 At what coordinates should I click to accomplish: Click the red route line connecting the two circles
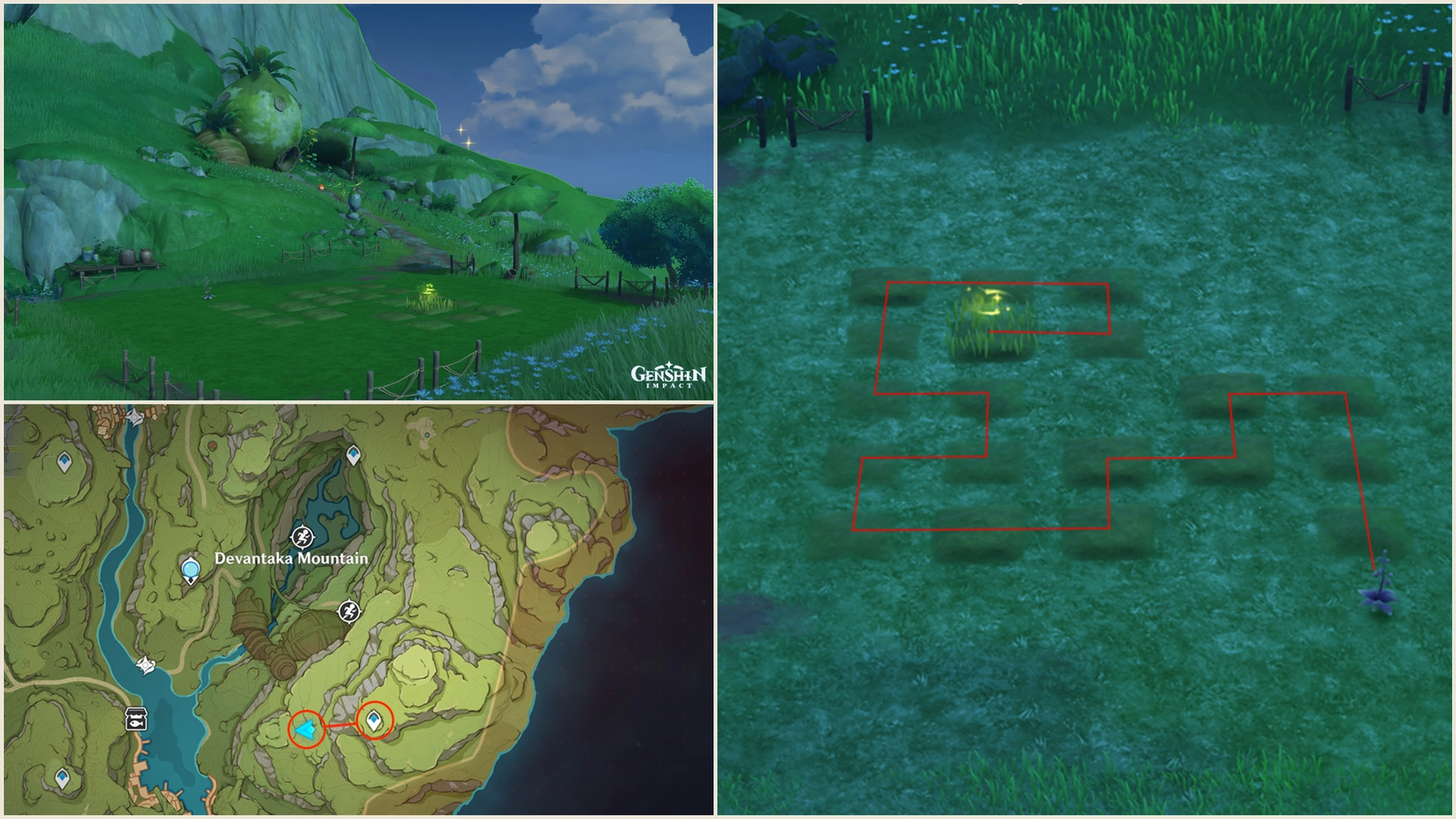tap(341, 724)
